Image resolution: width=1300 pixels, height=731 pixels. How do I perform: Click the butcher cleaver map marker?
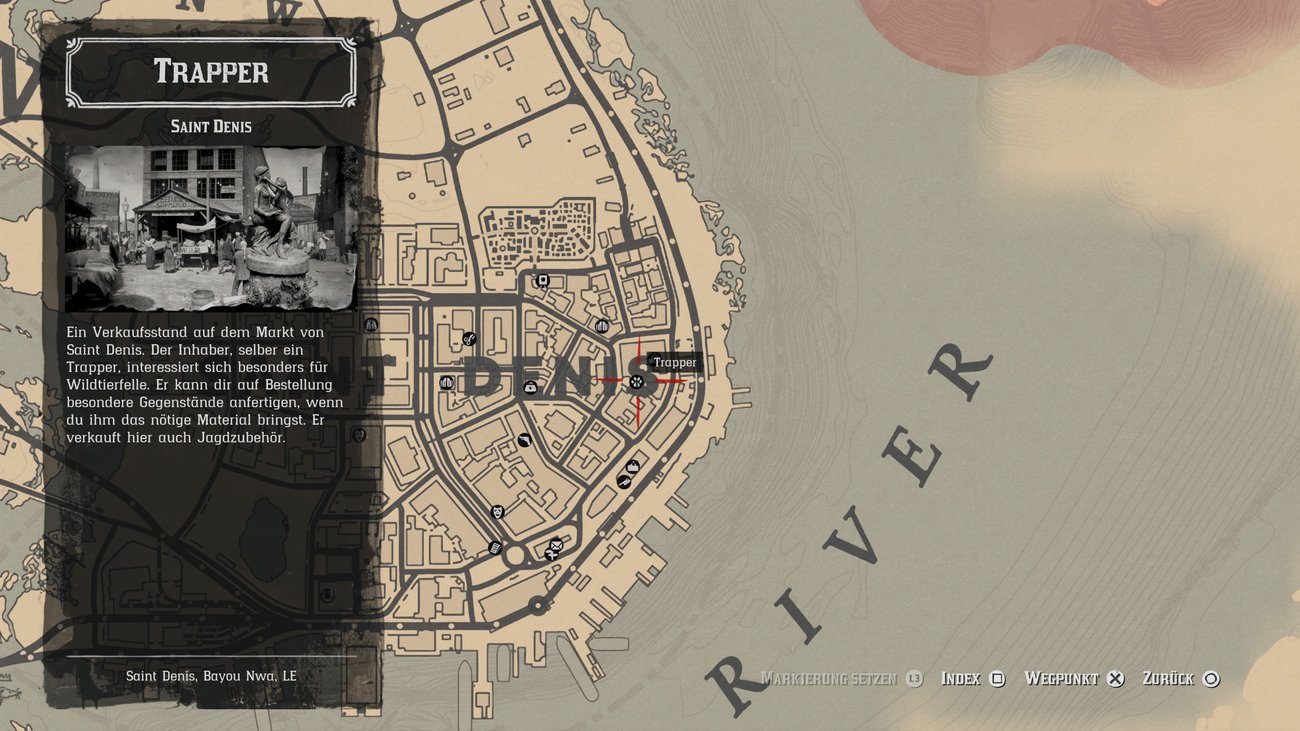(624, 482)
